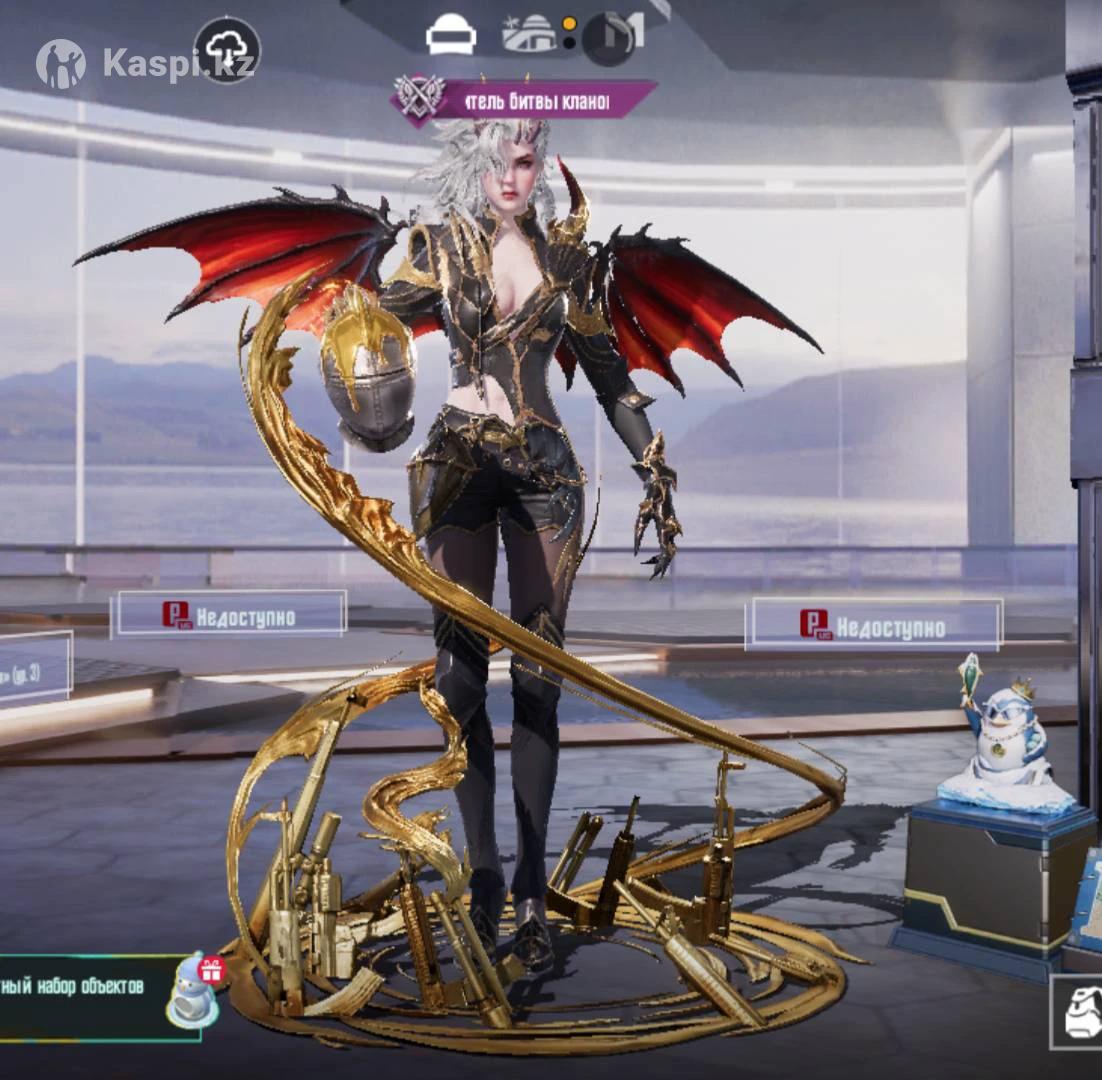Click the right "Недоступно" teammate slot

(x=873, y=626)
